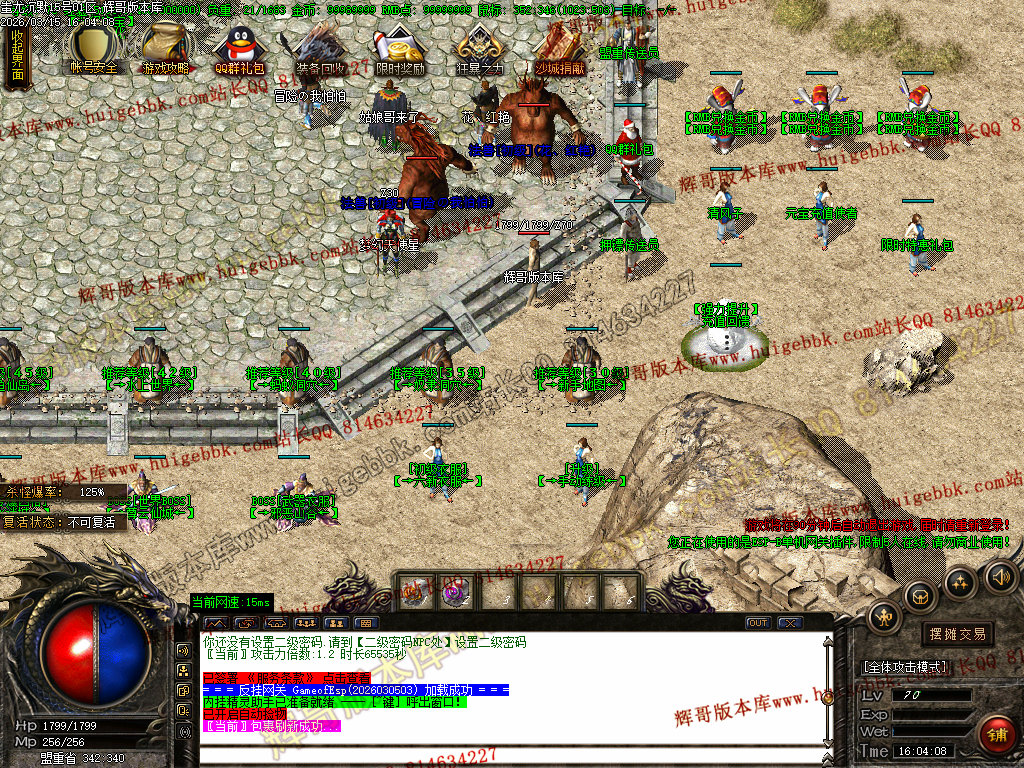Toggle sound with the speaker button
1024x768 pixels.
[1000, 576]
